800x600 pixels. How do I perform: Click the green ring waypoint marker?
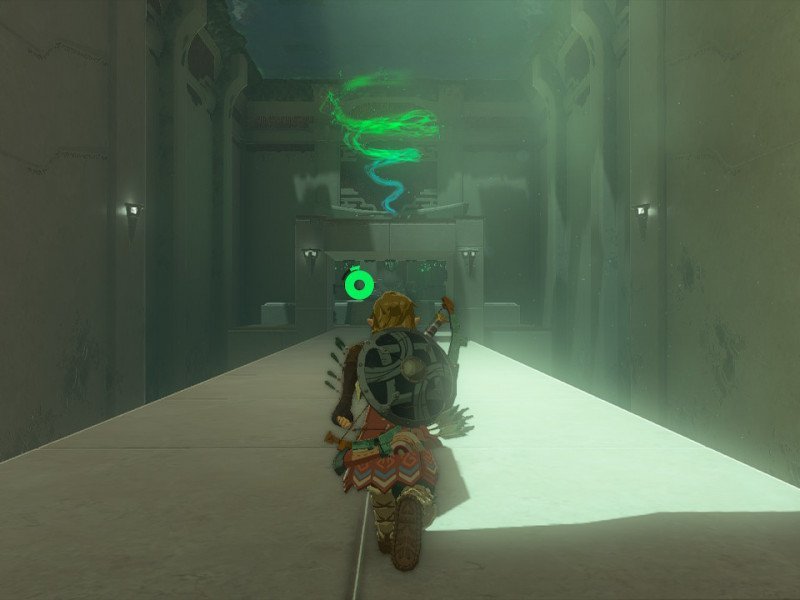point(358,285)
